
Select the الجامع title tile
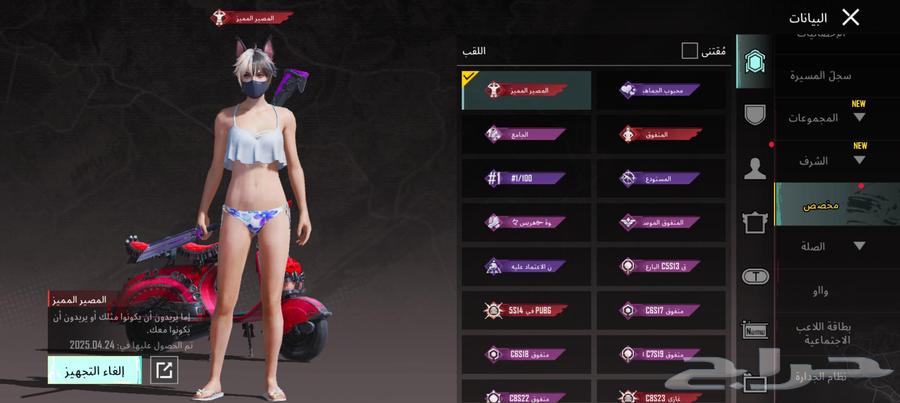526,134
